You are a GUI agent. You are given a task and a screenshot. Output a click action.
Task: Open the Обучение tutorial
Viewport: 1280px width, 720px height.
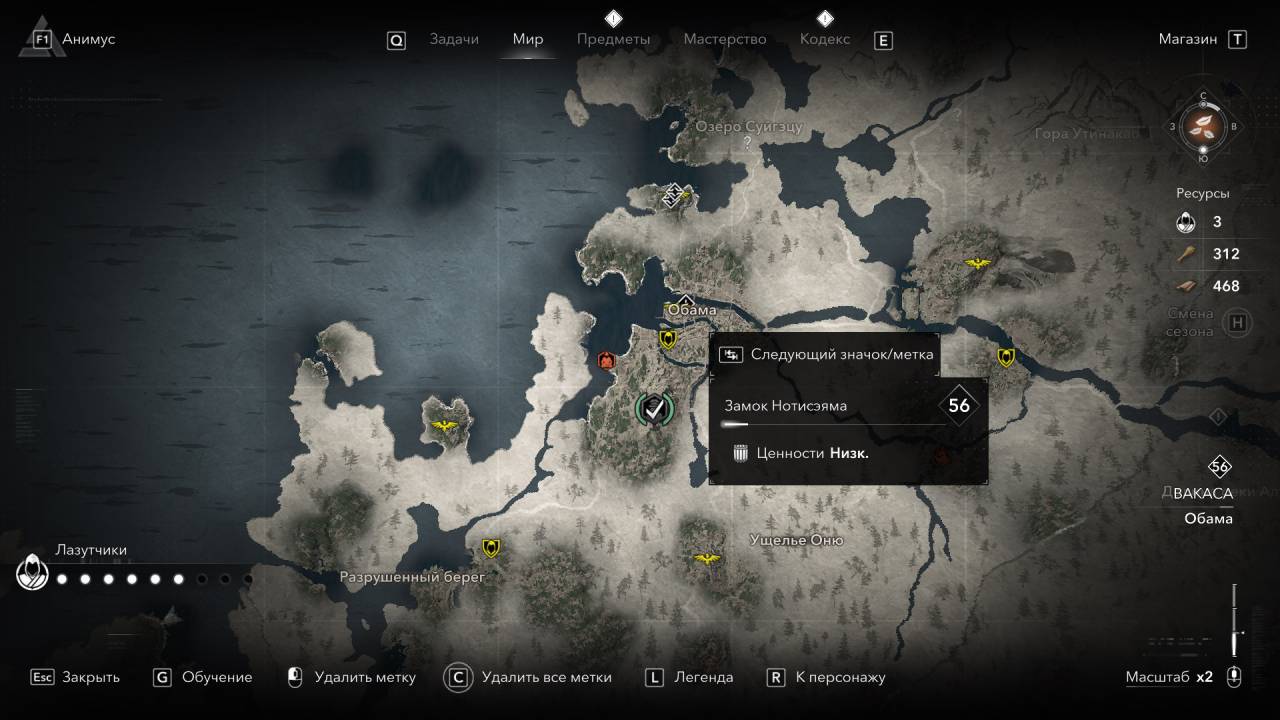click(x=216, y=677)
